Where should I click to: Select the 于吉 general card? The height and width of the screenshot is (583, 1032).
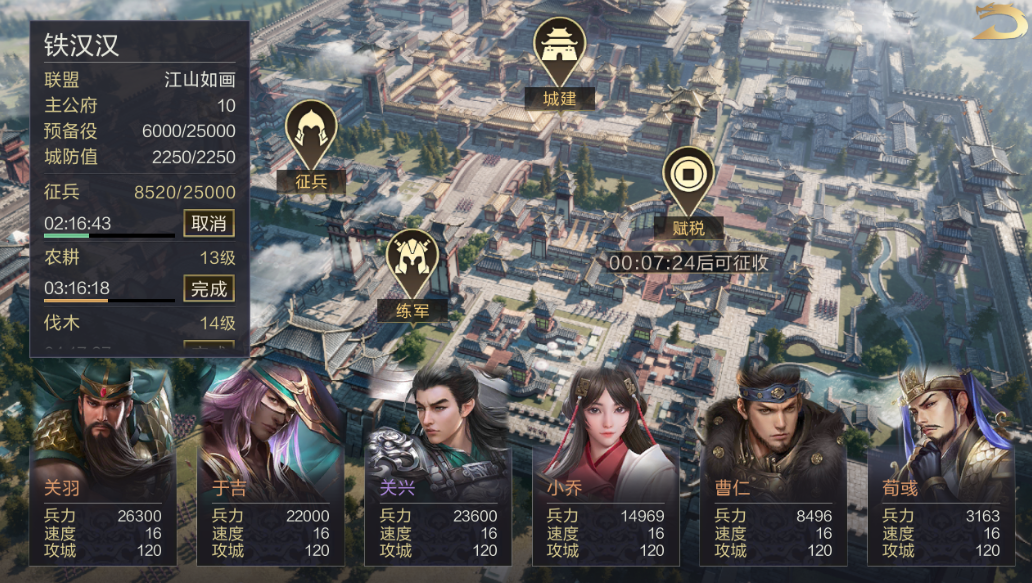tap(271, 465)
